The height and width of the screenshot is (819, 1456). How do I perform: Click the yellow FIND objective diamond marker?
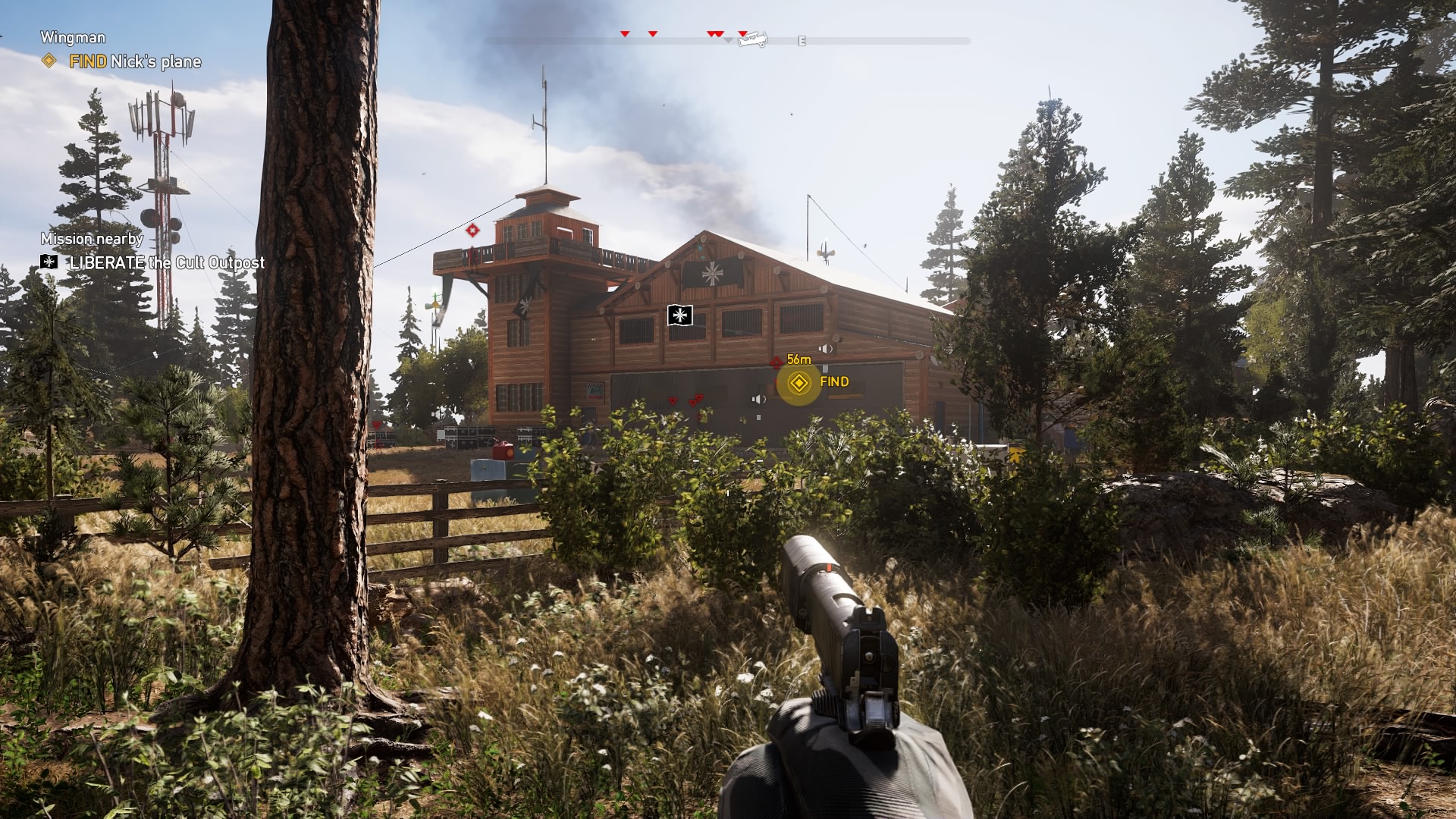point(799,384)
